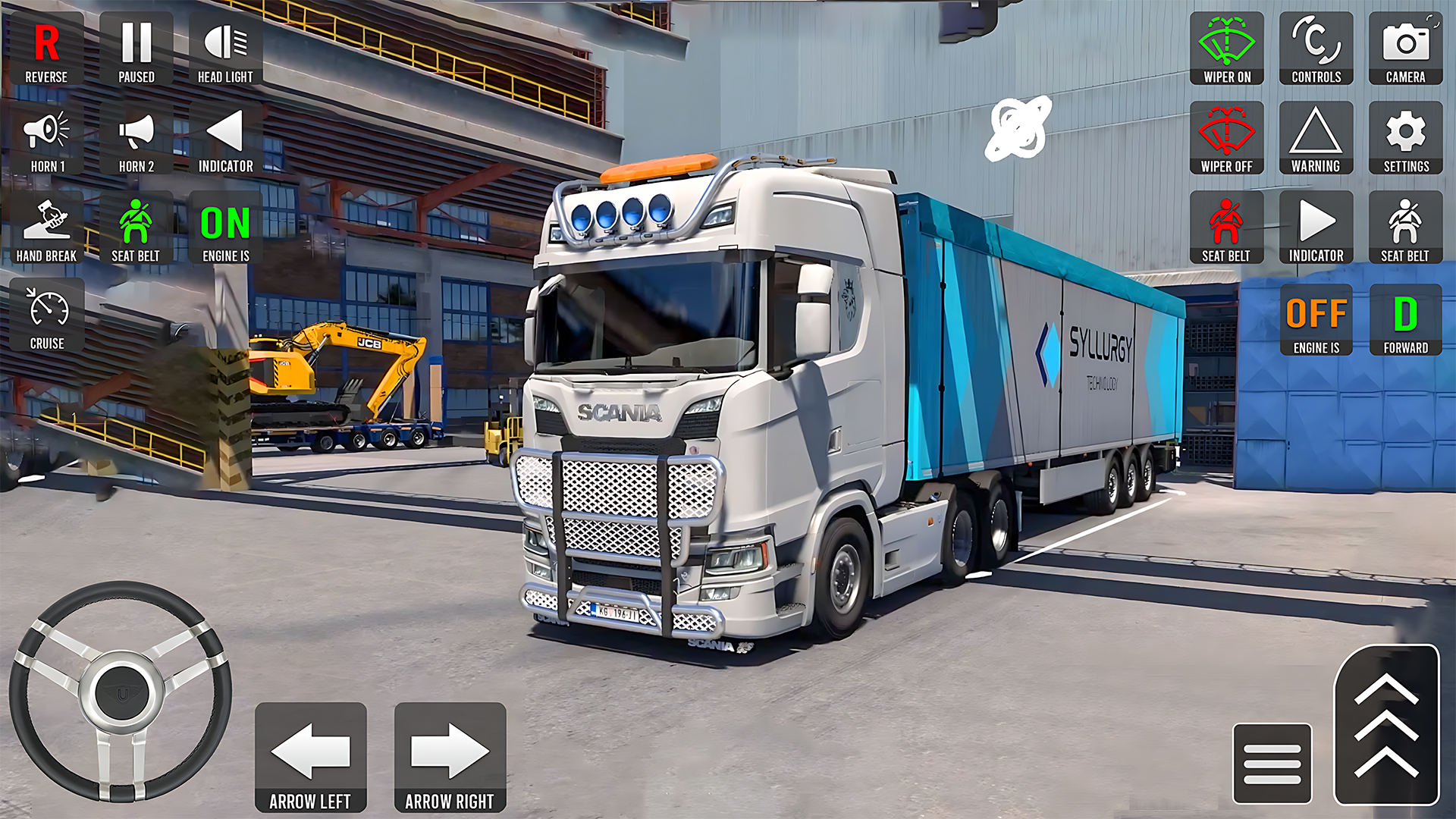The height and width of the screenshot is (819, 1456).
Task: Activate the Reverse gear icon
Action: (x=46, y=45)
